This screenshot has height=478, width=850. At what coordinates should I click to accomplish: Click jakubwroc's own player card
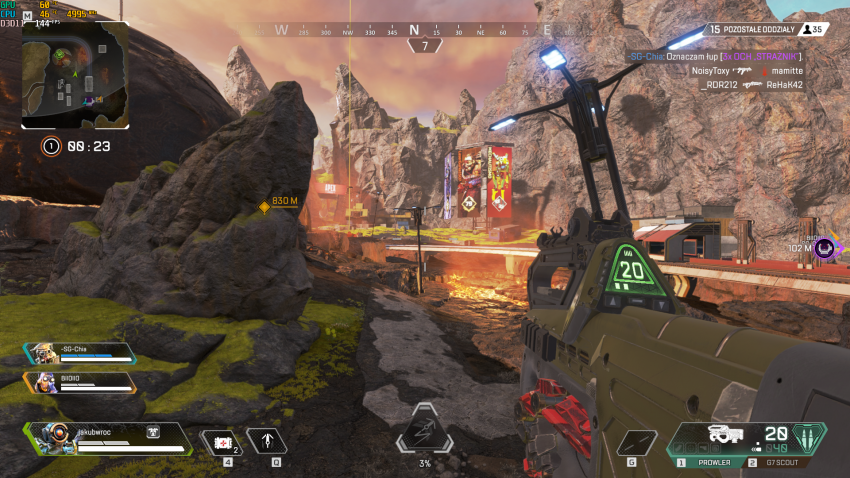(110, 438)
